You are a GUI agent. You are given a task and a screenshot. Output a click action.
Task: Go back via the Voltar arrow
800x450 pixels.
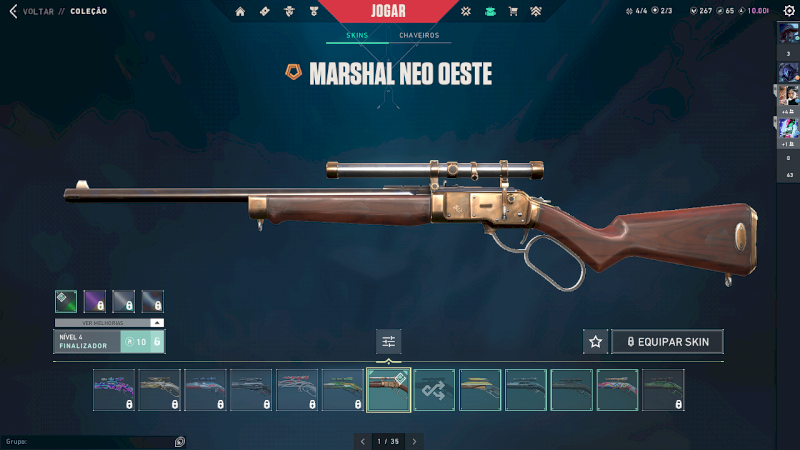(13, 12)
